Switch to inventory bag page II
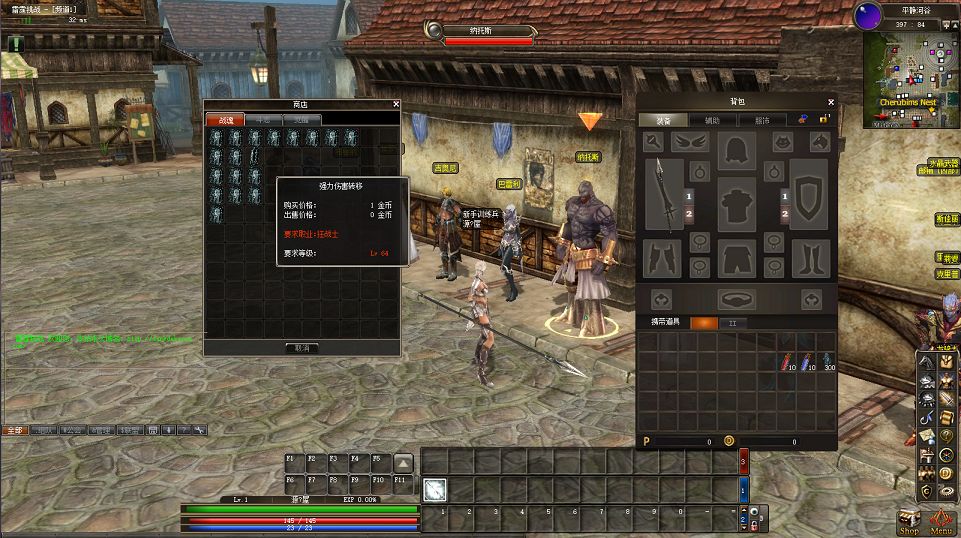 point(732,323)
